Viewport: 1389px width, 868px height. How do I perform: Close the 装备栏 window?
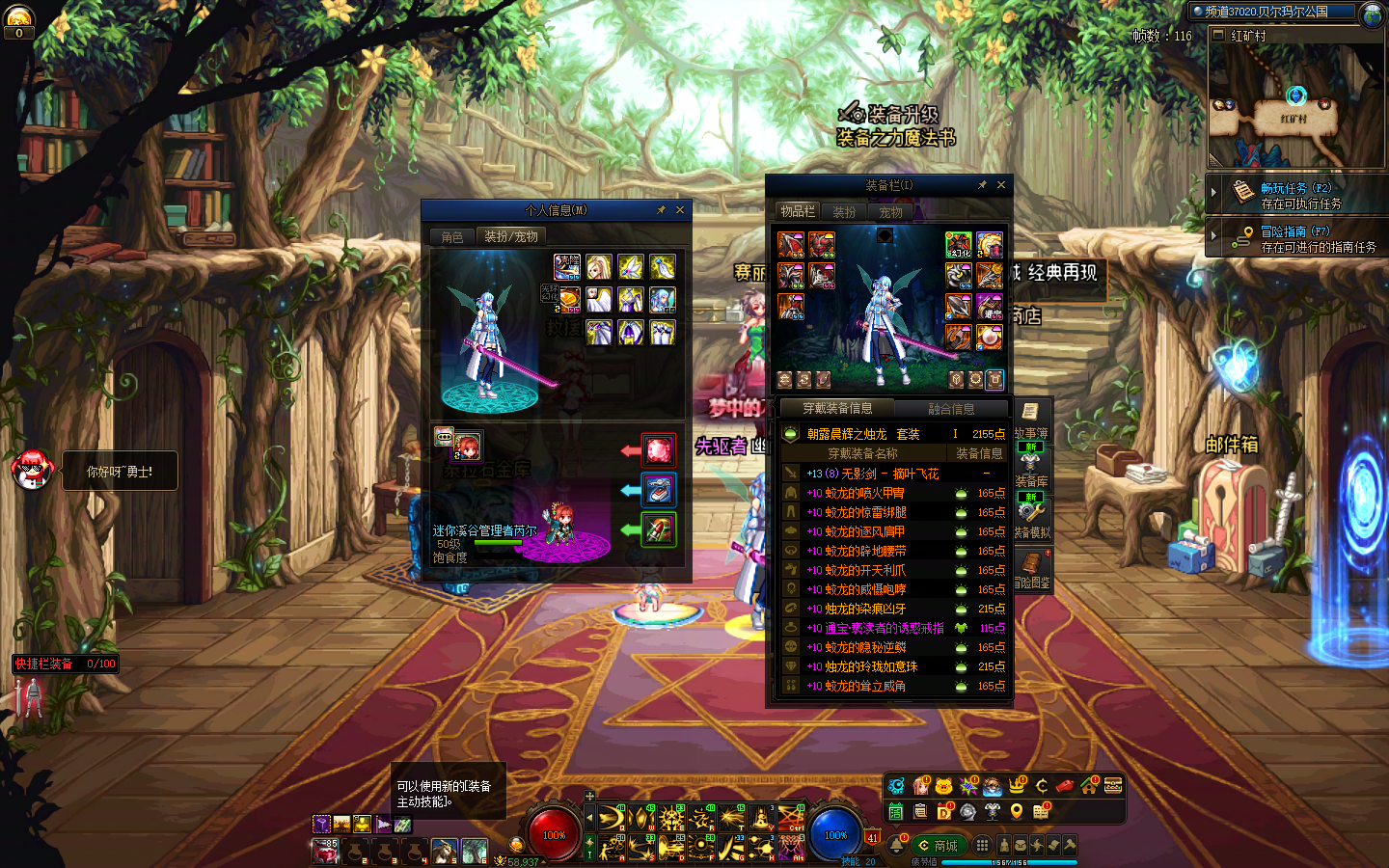point(1001,185)
